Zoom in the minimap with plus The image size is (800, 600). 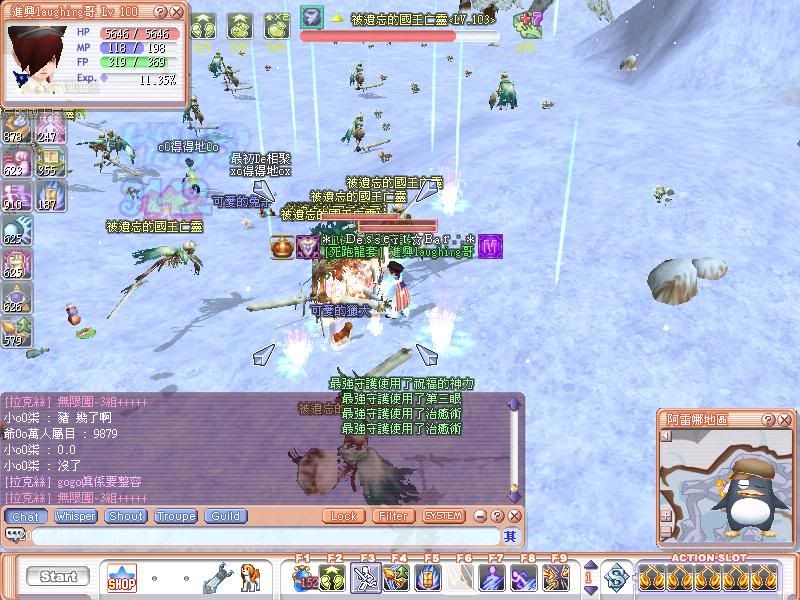[667, 516]
